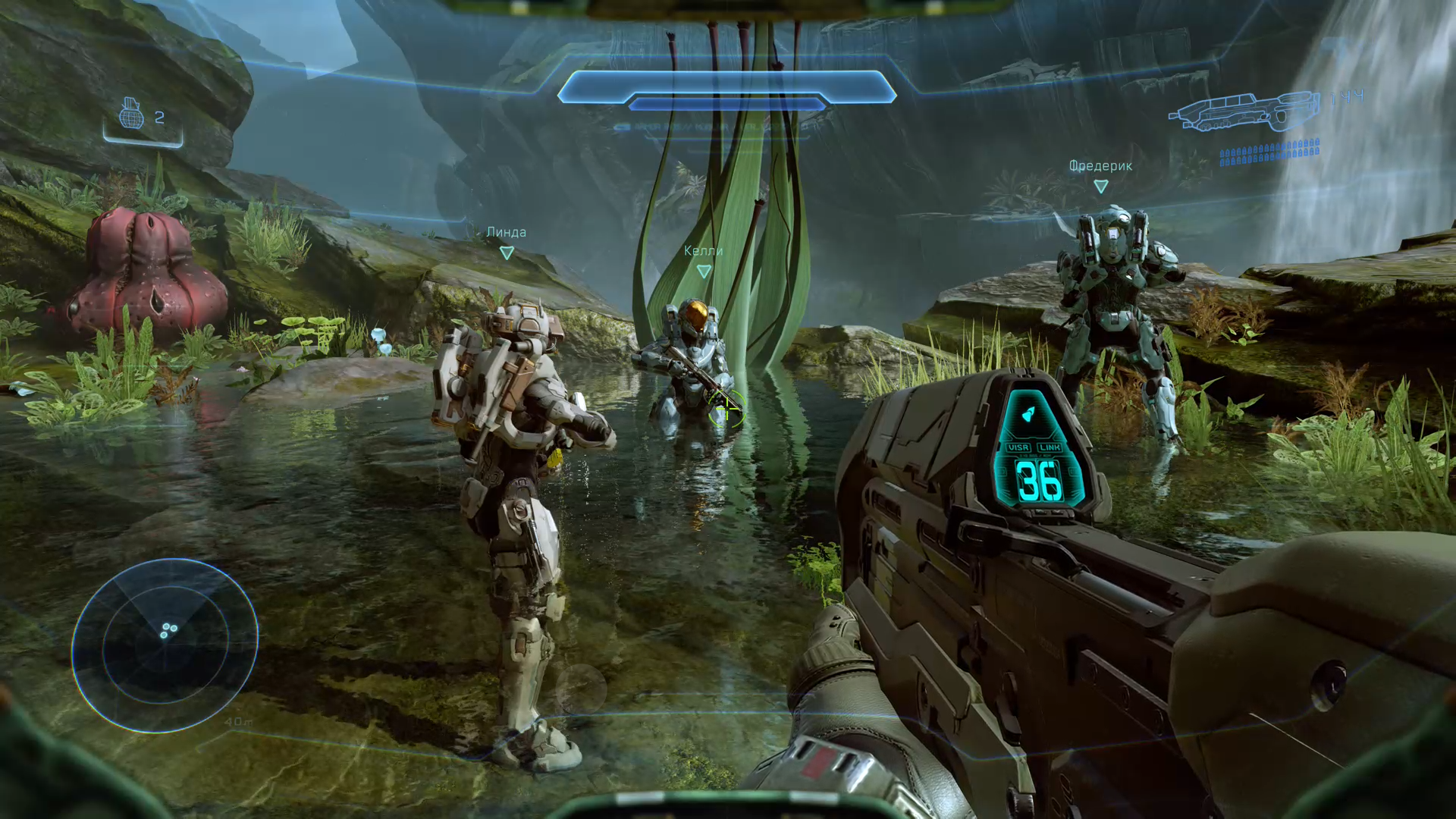Select squadmate Келли's name marker

(703, 251)
